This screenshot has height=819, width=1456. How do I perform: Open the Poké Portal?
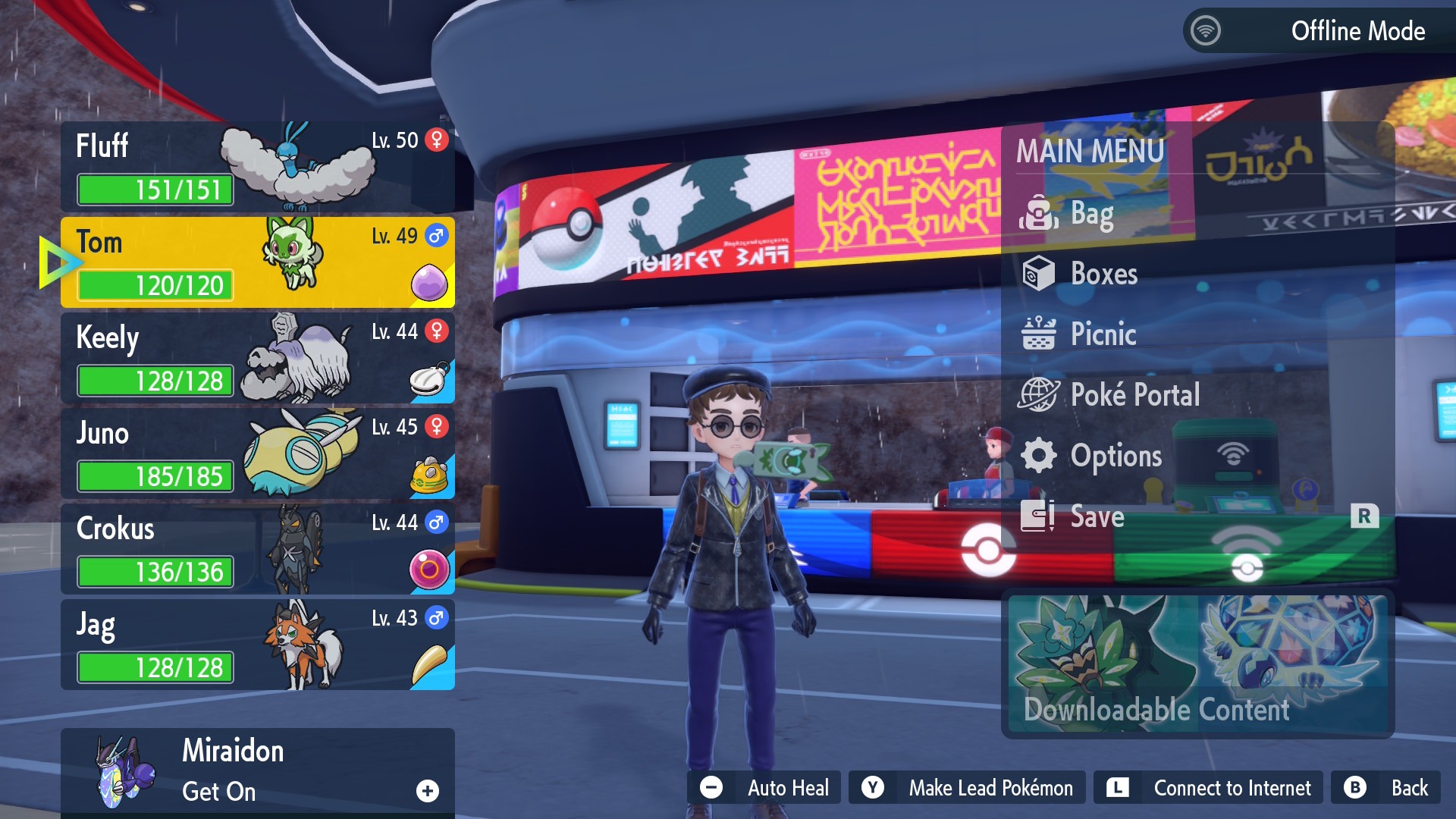point(1134,395)
